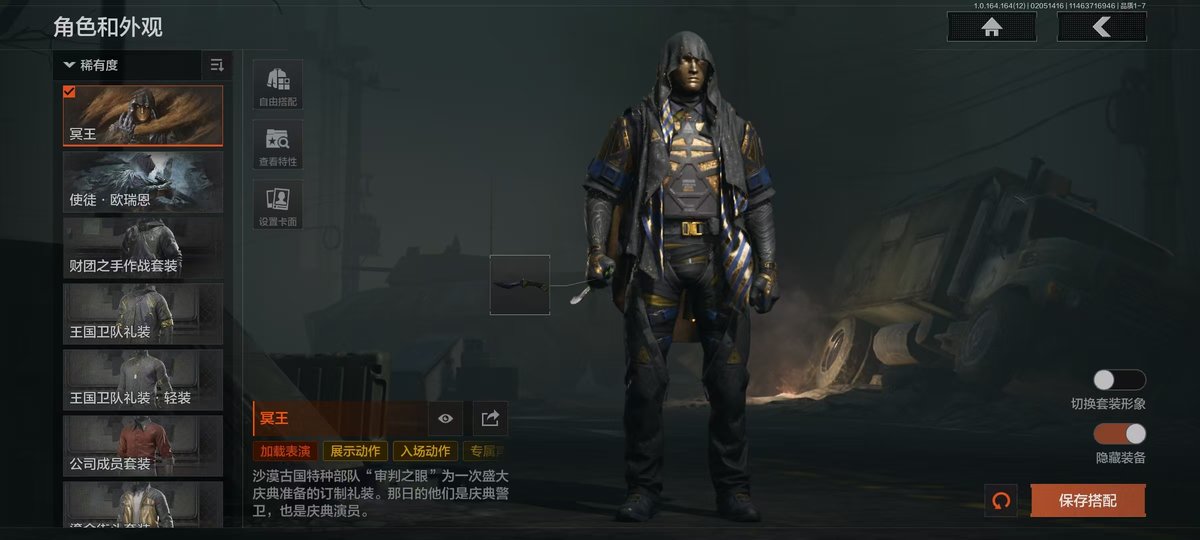Open 设置卡面 card settings
1200x540 pixels.
click(278, 205)
